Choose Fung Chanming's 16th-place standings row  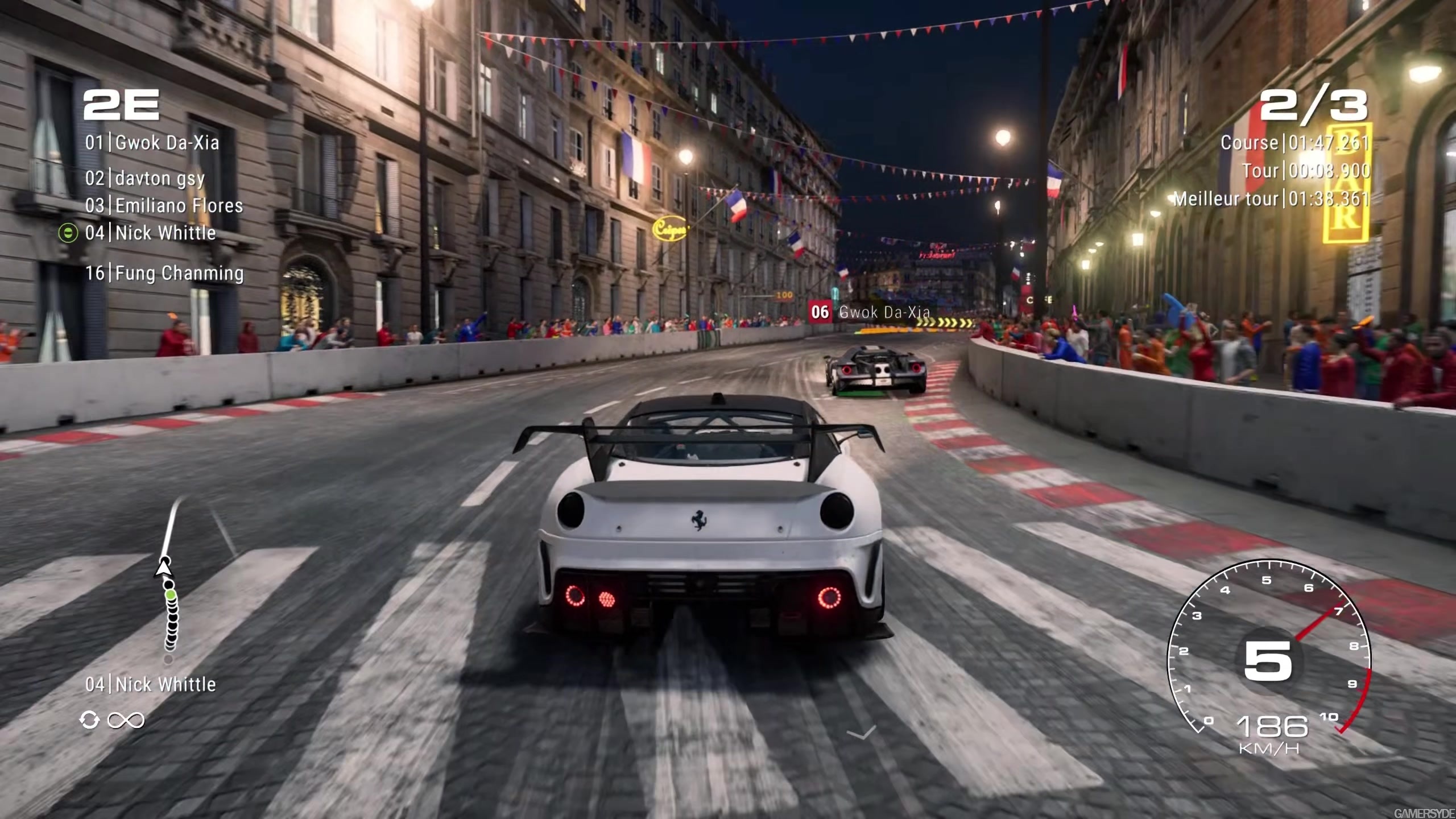tap(164, 274)
